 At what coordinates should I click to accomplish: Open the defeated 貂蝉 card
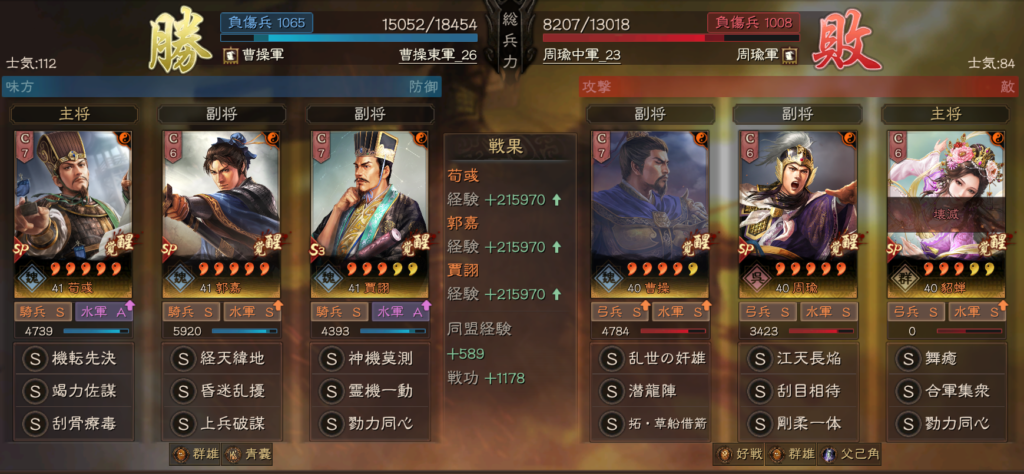[x=946, y=213]
